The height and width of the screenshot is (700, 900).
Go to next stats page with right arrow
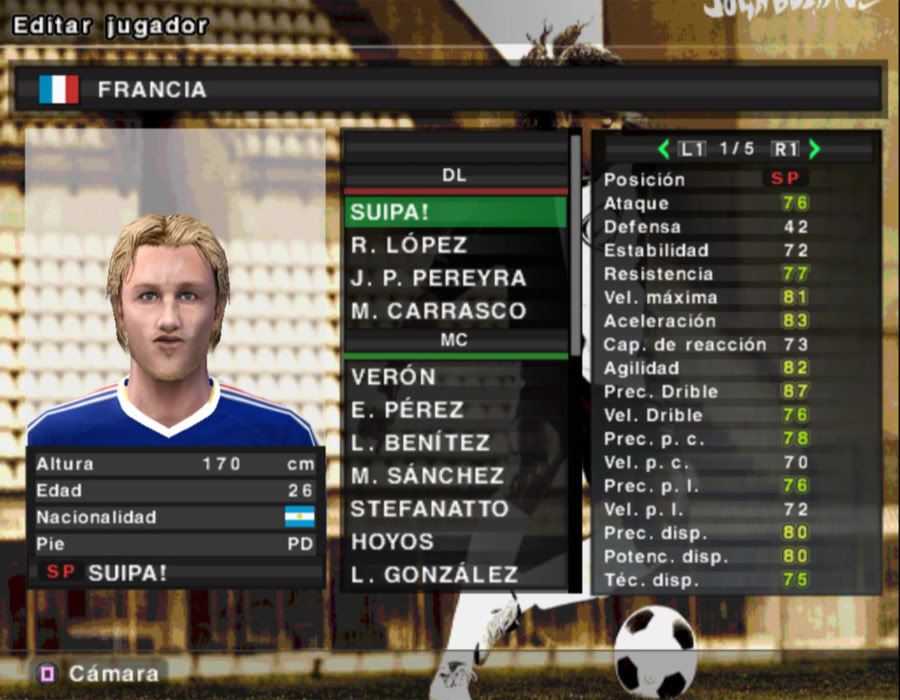[x=814, y=149]
